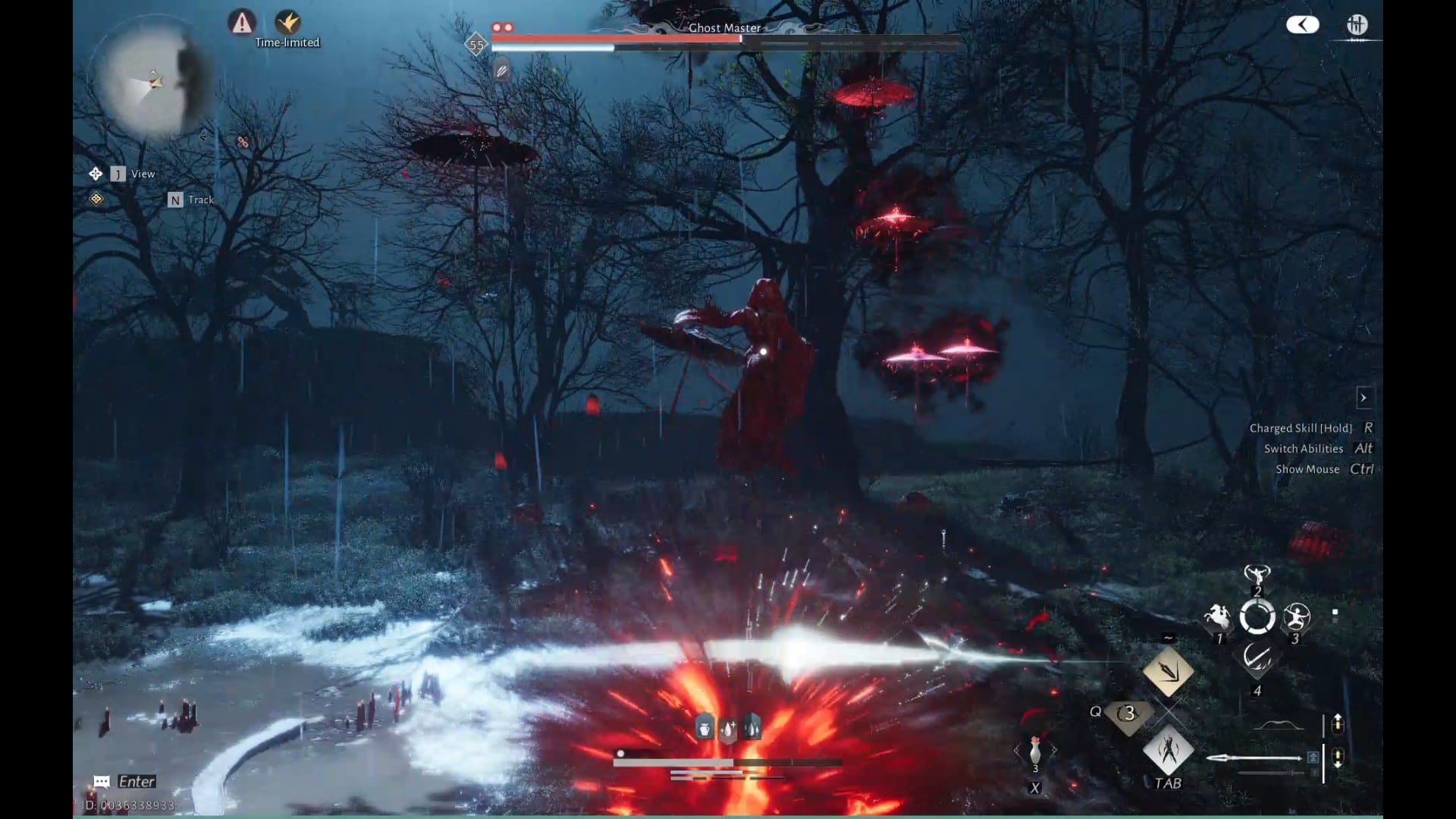Select the bow weapon slot
The width and height of the screenshot is (1456, 819).
pyautogui.click(x=1278, y=726)
